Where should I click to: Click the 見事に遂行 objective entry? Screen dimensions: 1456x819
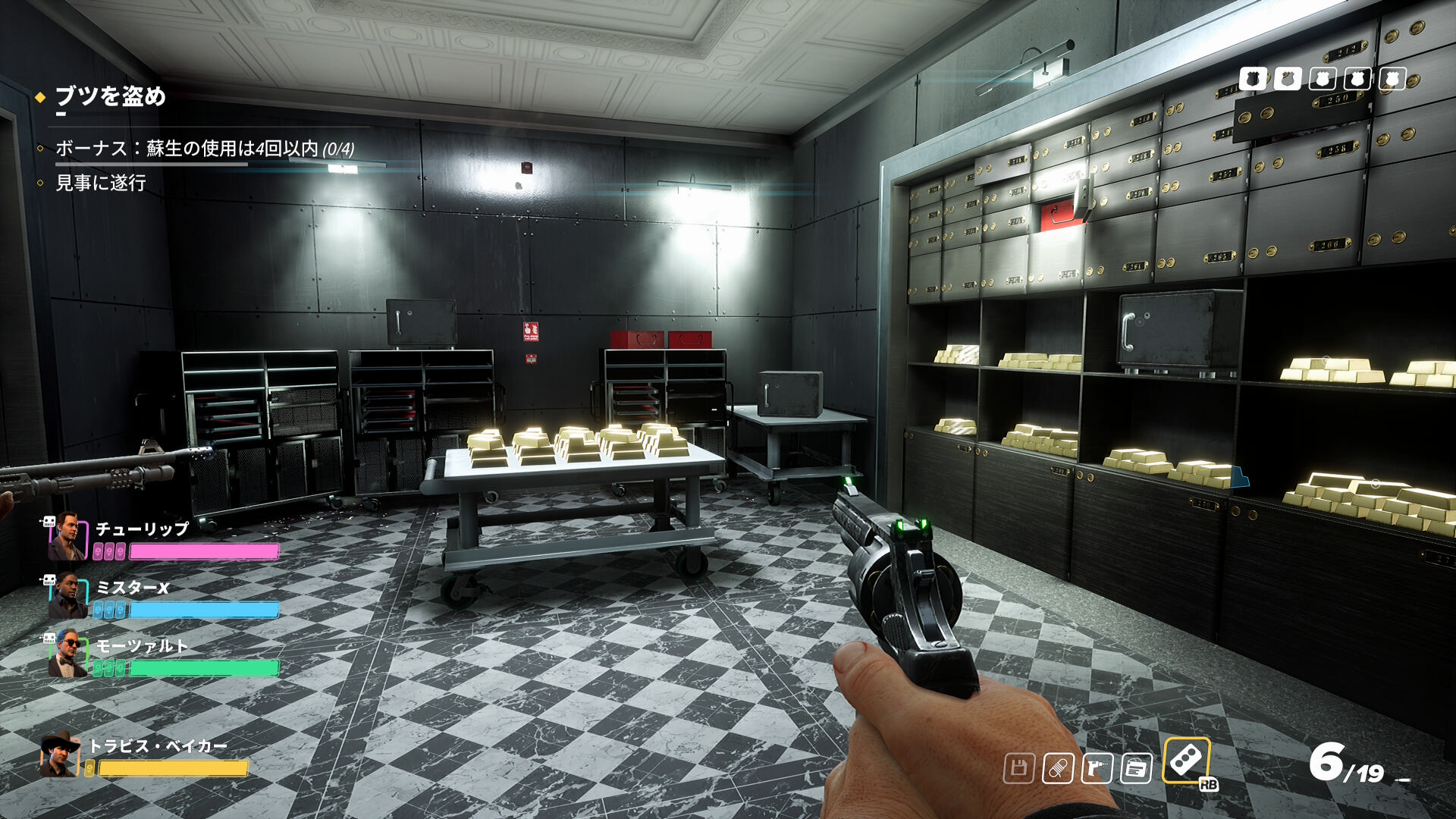pos(101,183)
